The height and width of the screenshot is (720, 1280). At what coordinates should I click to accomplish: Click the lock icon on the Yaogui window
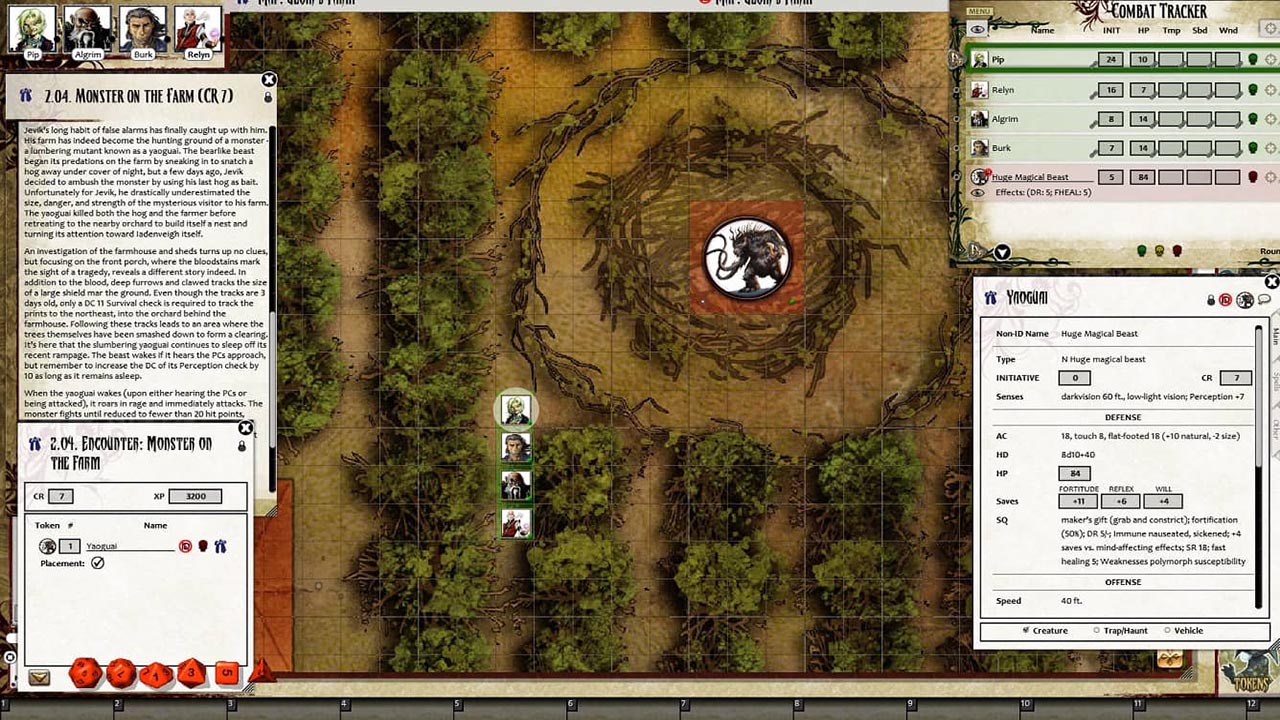click(x=1210, y=300)
